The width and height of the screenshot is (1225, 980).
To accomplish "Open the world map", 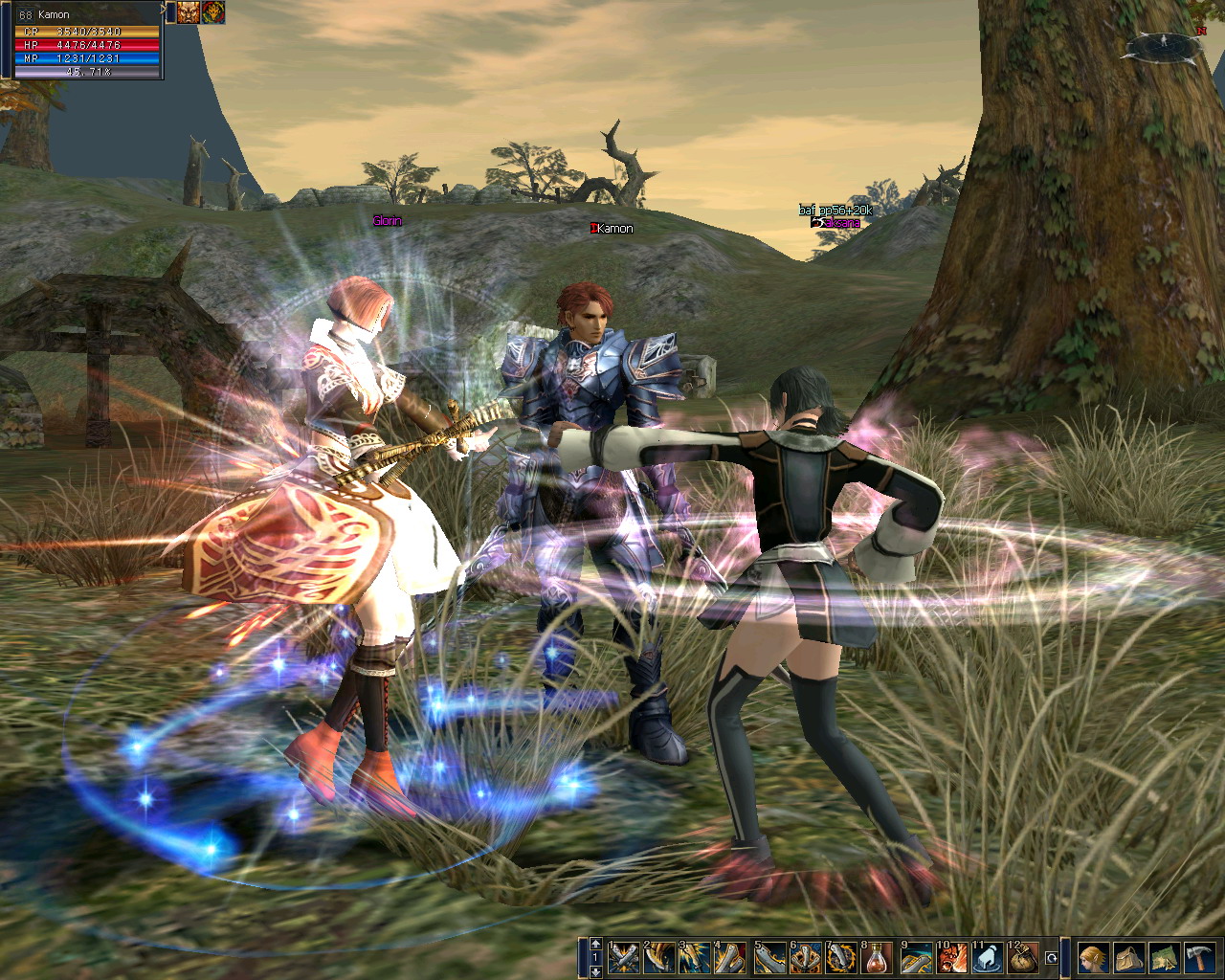I will (x=1164, y=957).
